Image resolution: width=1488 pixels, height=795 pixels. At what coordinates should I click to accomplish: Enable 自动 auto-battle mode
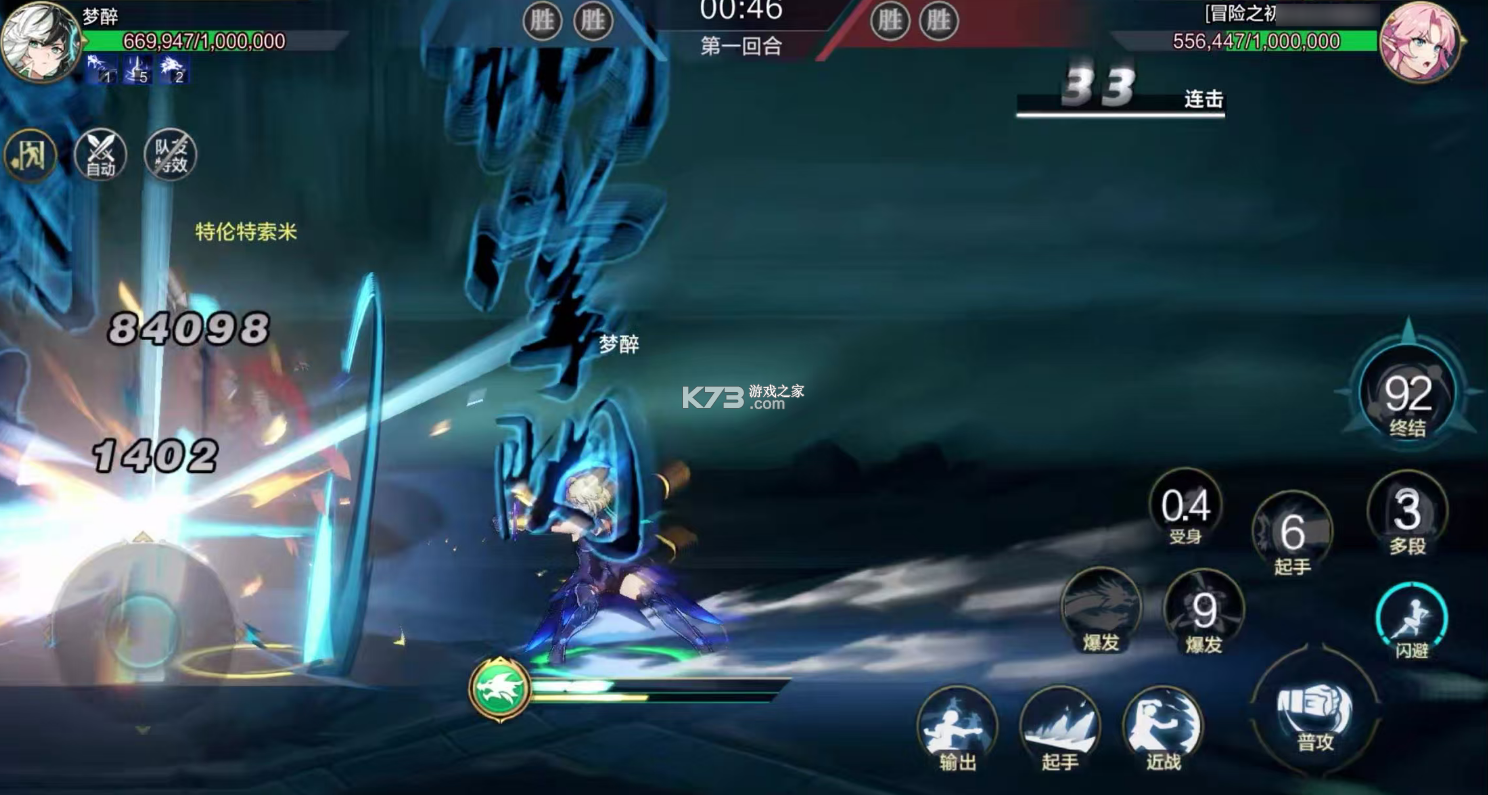98,154
